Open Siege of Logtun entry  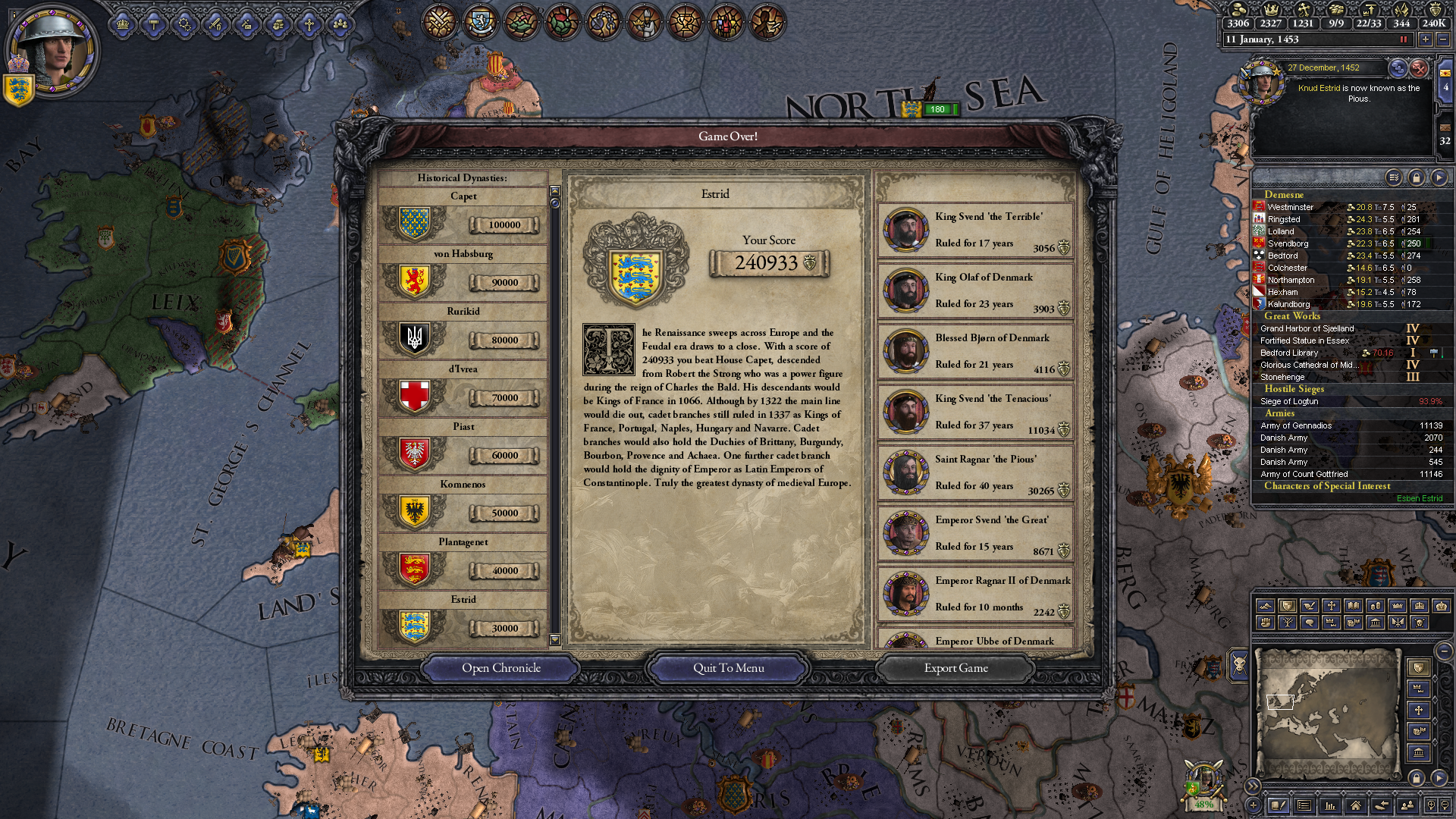(1289, 401)
